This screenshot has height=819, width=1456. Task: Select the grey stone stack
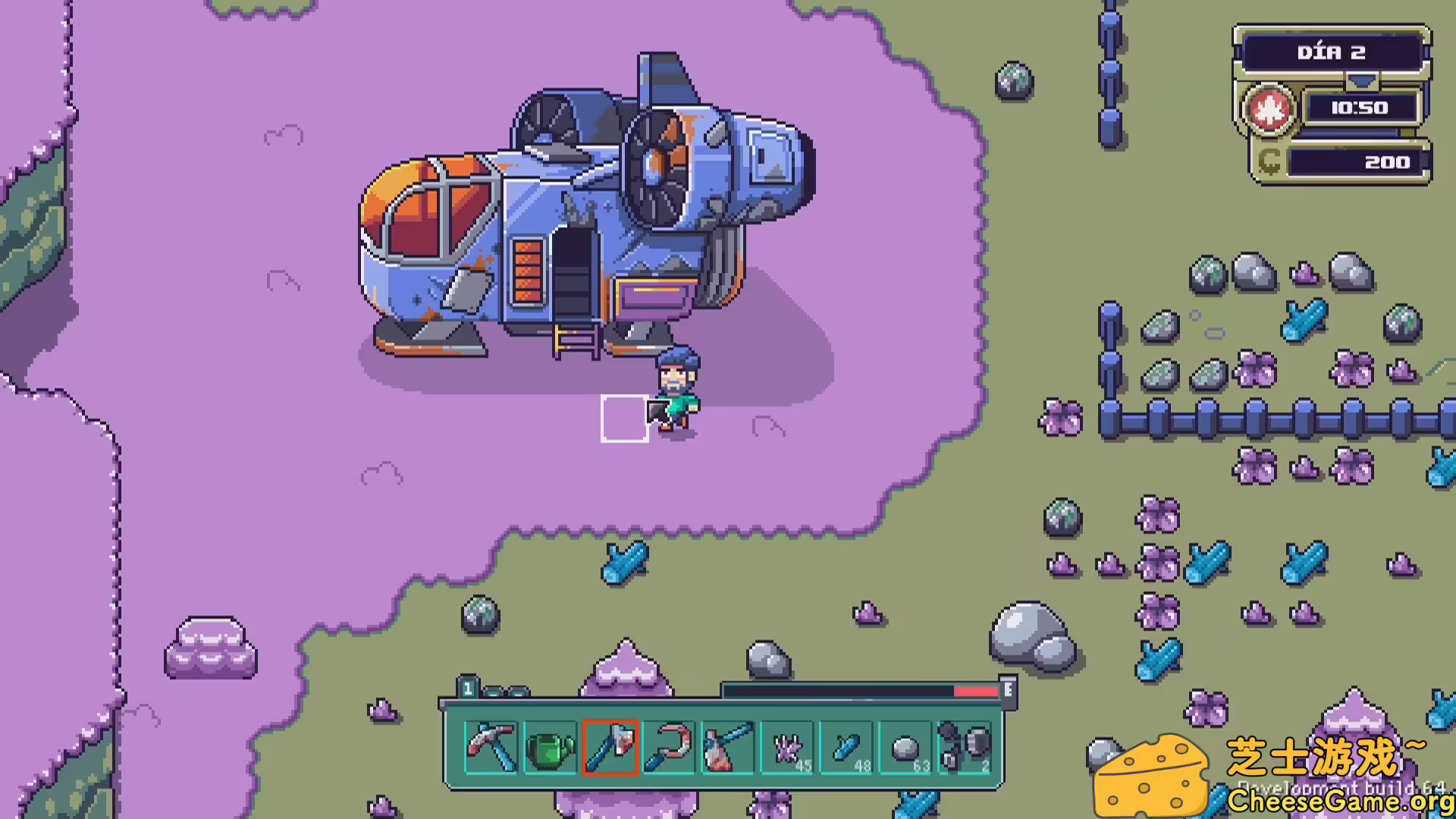click(x=905, y=747)
